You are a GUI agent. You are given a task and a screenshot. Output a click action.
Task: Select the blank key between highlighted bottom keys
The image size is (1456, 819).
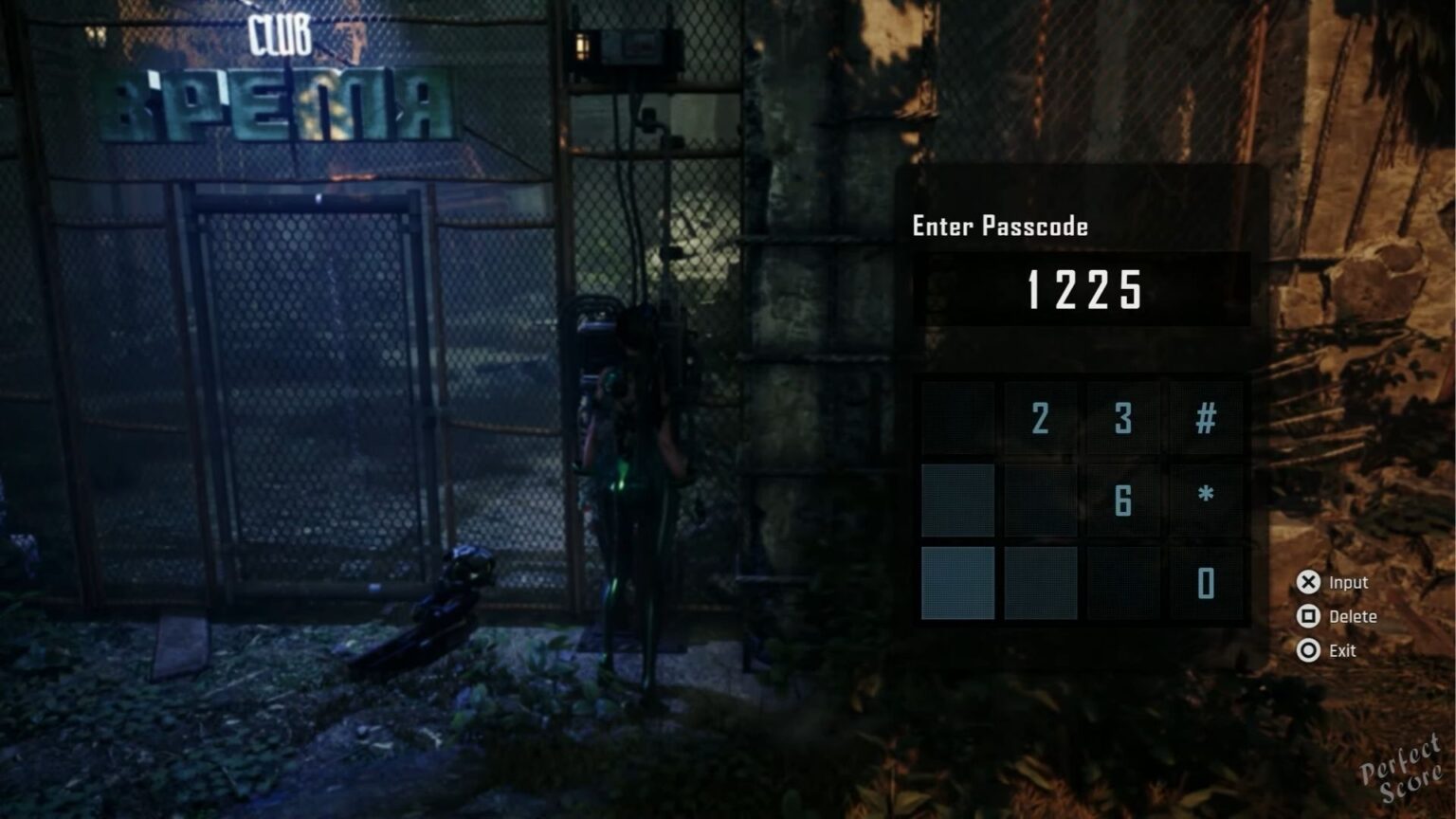[1040, 584]
